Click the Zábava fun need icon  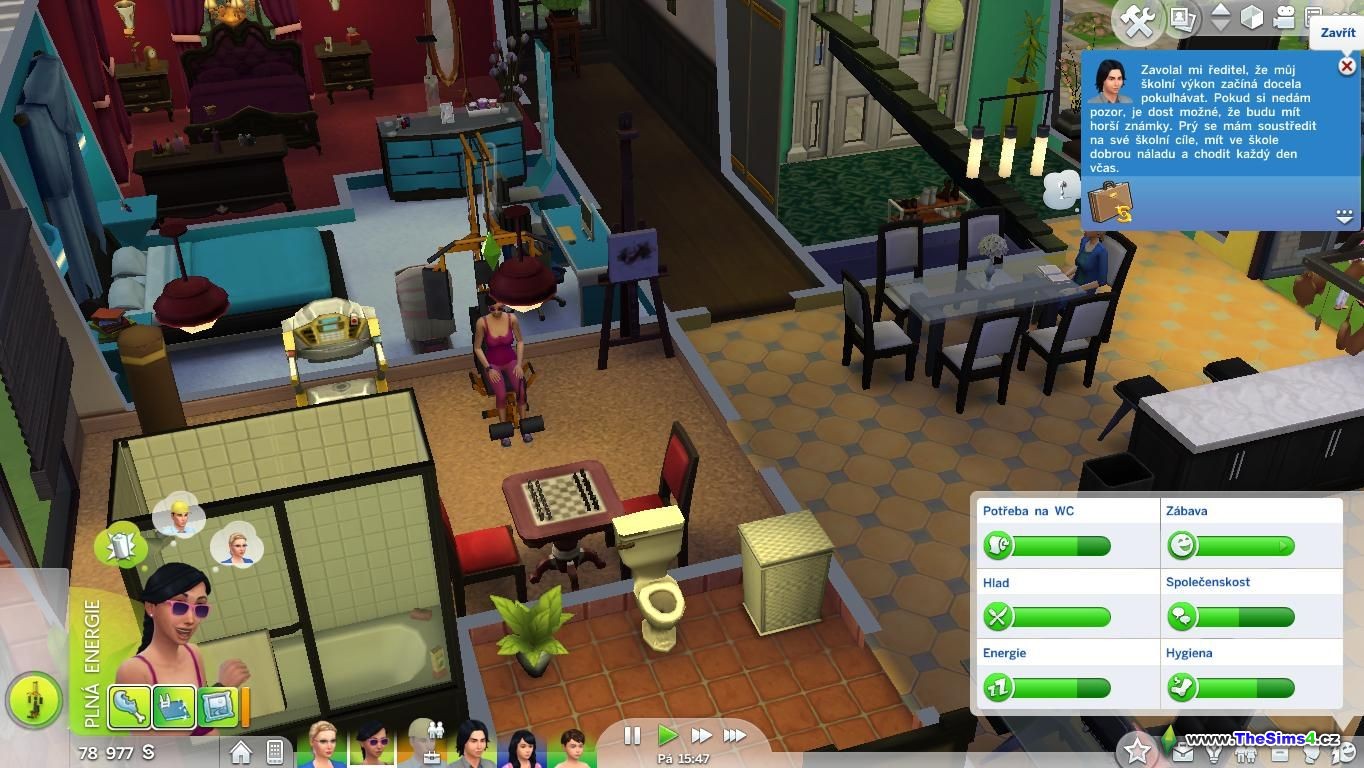pos(1182,546)
